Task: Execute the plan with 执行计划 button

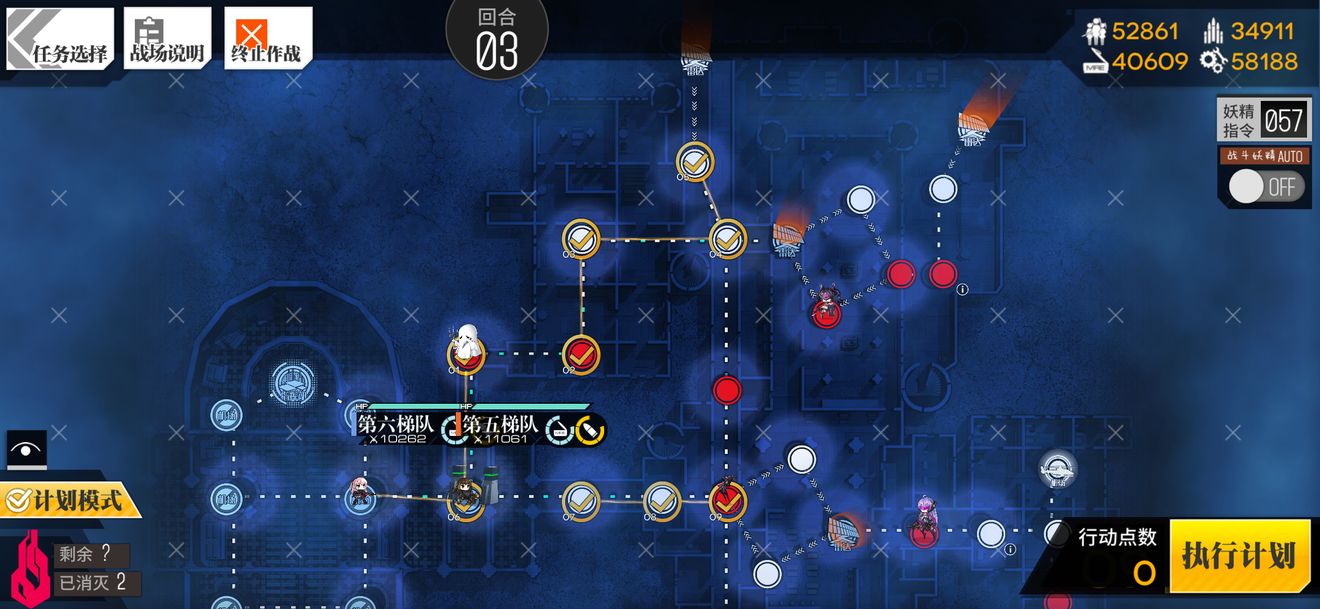Action: [x=1239, y=556]
